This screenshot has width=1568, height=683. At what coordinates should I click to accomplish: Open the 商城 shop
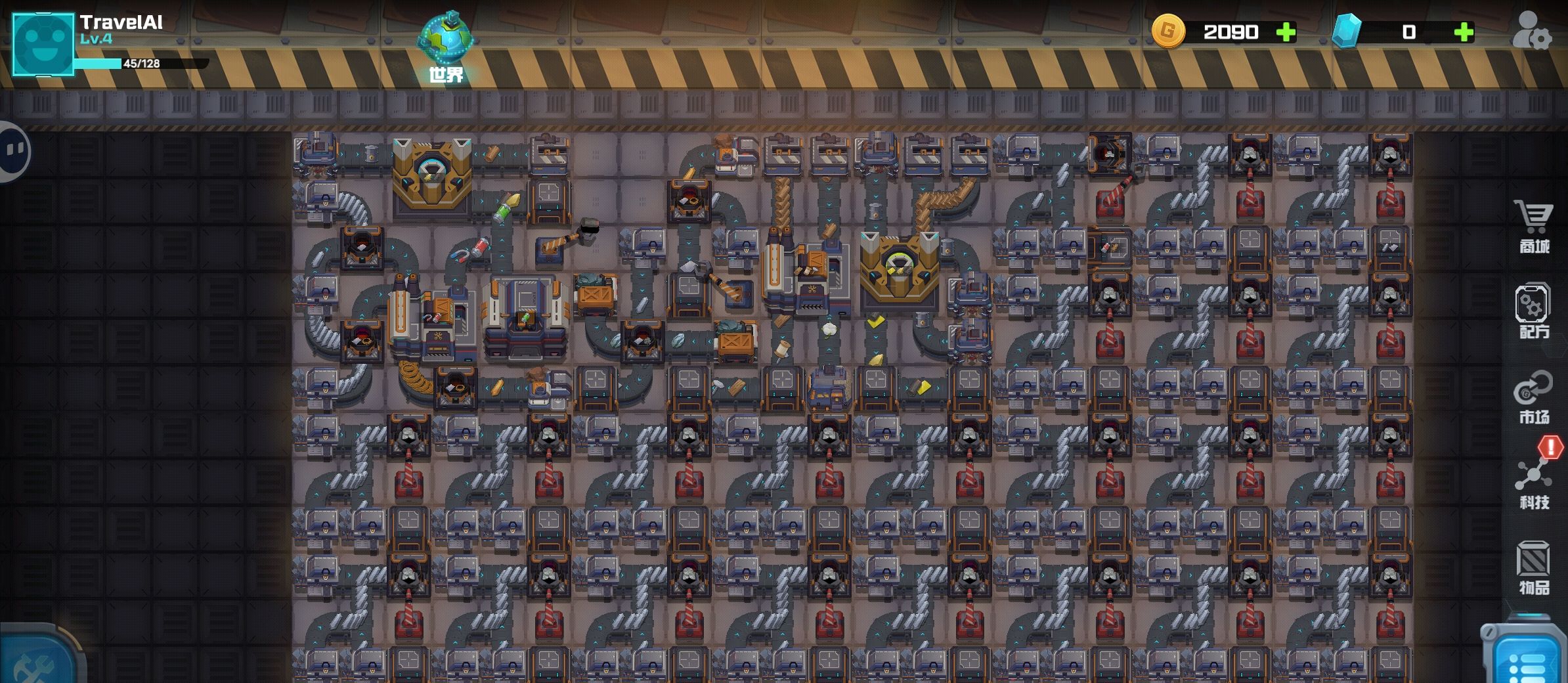tap(1534, 227)
